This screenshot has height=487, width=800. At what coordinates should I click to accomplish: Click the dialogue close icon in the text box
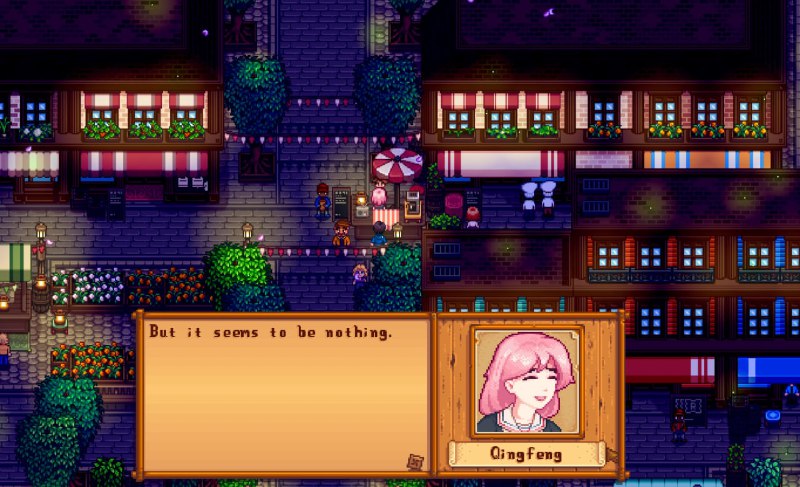tap(415, 461)
